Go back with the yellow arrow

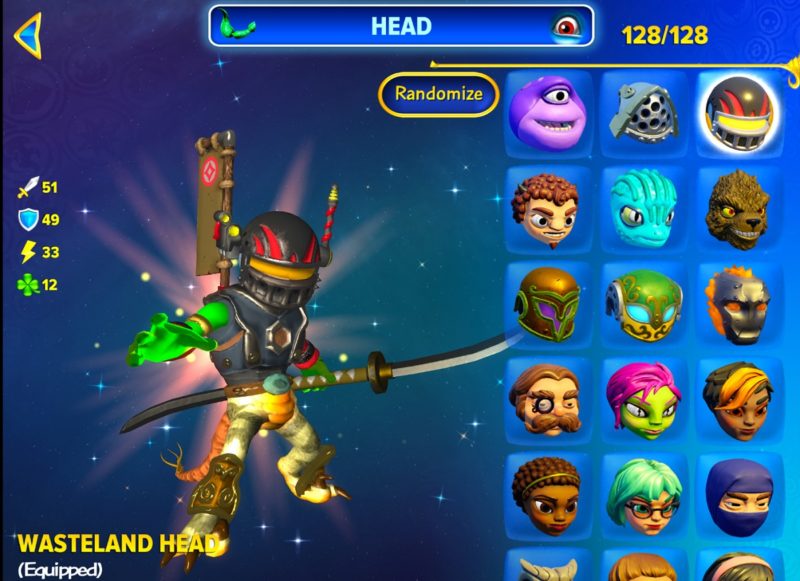(28, 35)
